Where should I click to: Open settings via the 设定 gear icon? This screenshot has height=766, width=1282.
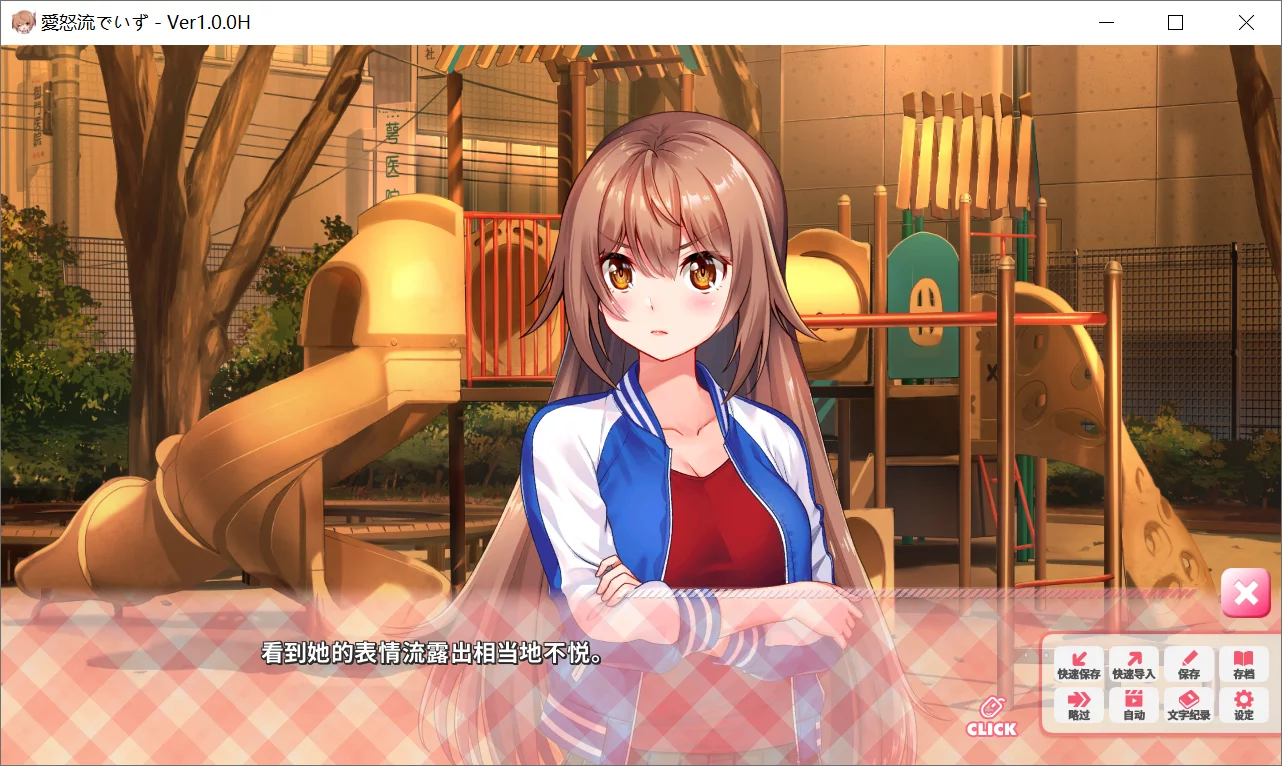coord(1244,704)
